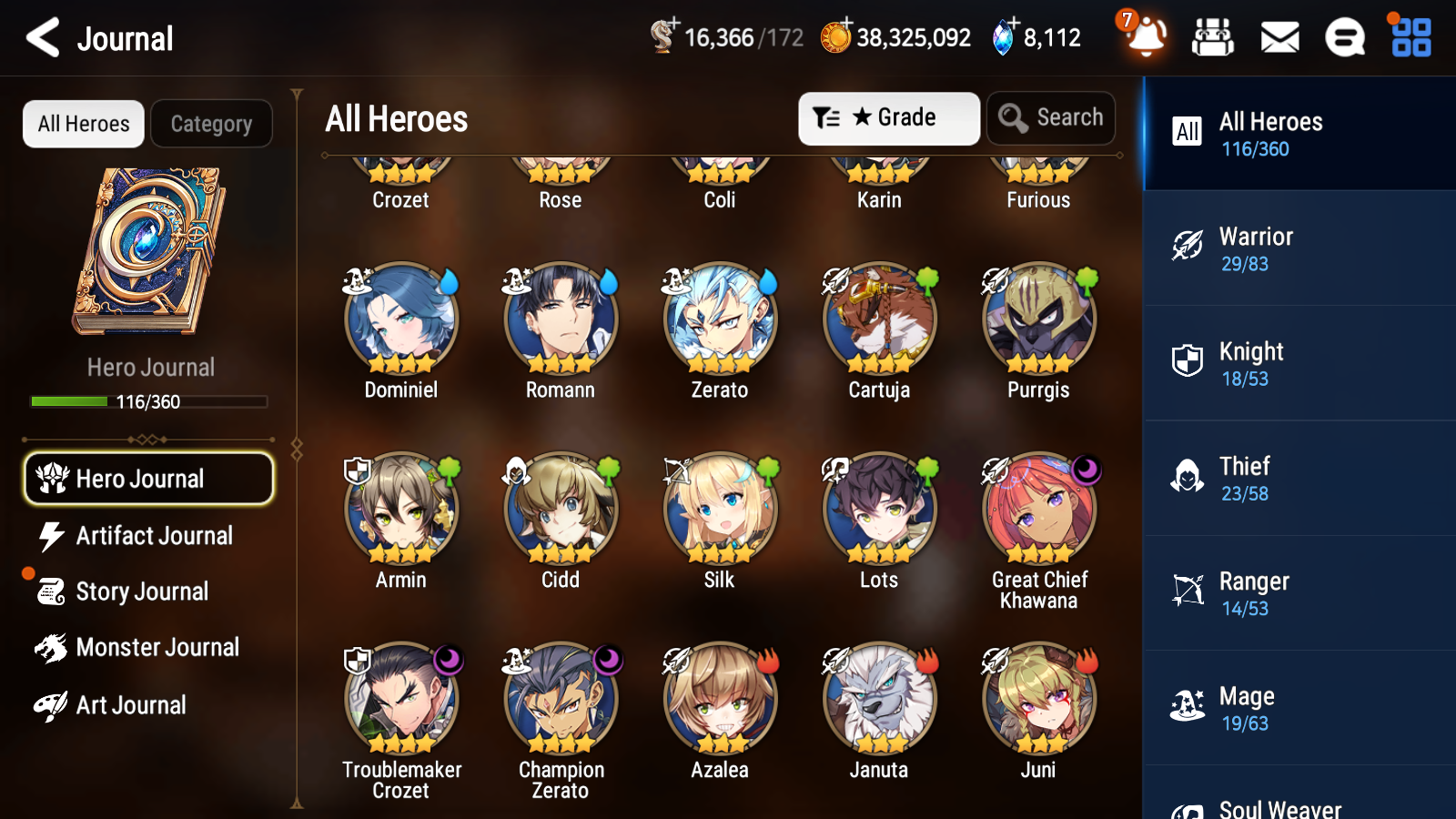Select the All Heroes tab on the left

coord(83,124)
